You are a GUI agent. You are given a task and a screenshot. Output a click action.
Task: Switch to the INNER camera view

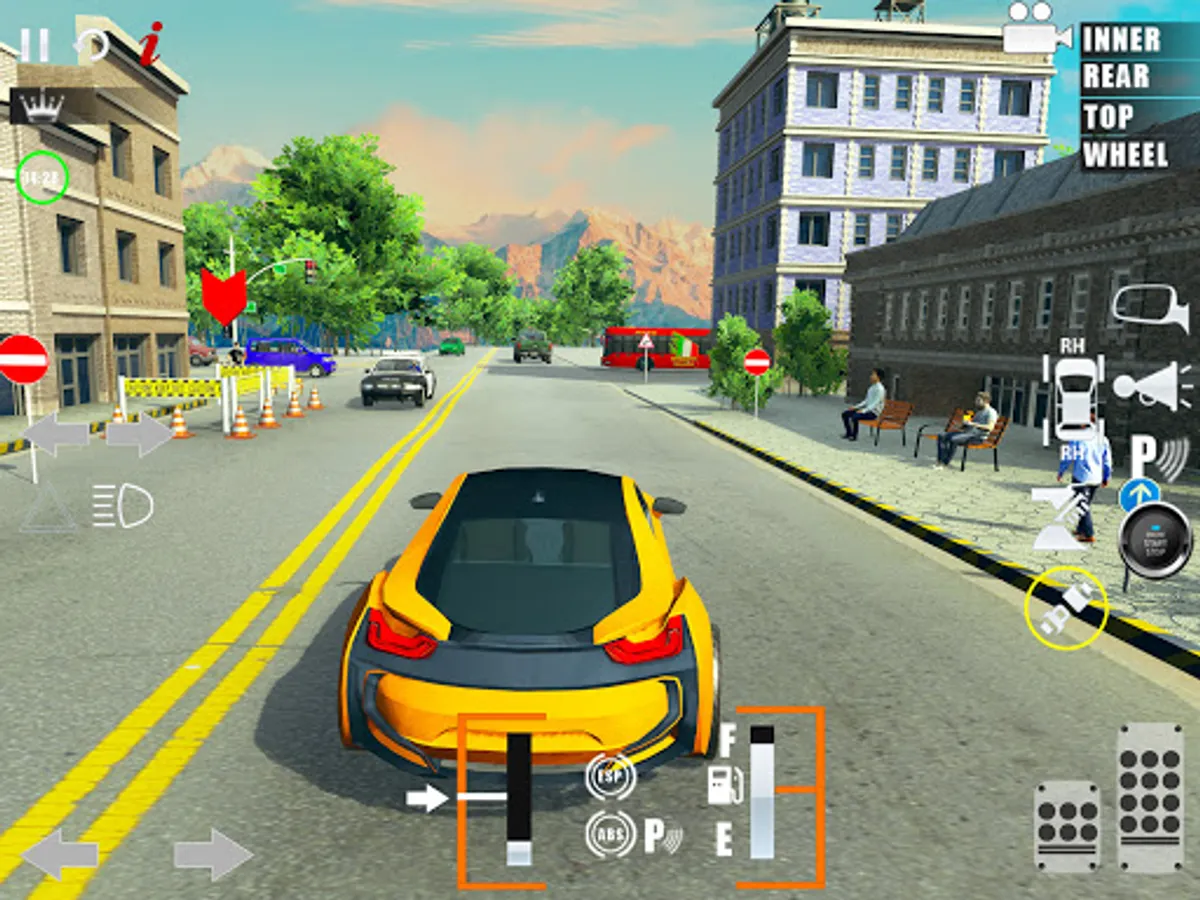coord(1121,40)
